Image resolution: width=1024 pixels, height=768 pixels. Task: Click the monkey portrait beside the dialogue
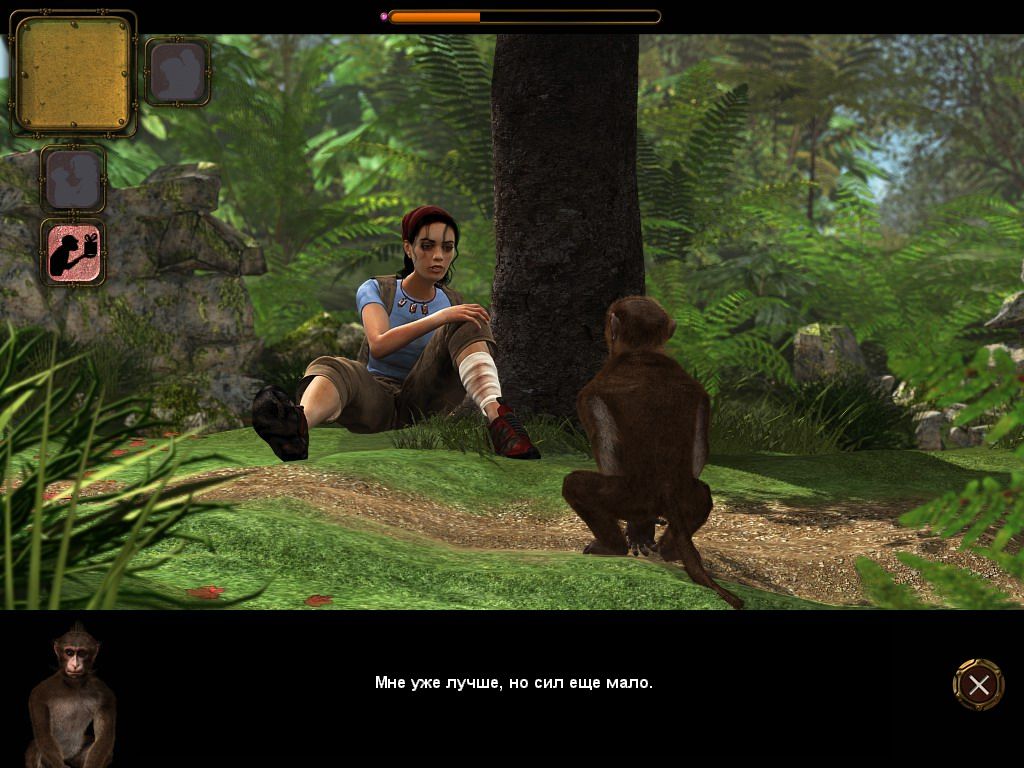tap(70, 696)
